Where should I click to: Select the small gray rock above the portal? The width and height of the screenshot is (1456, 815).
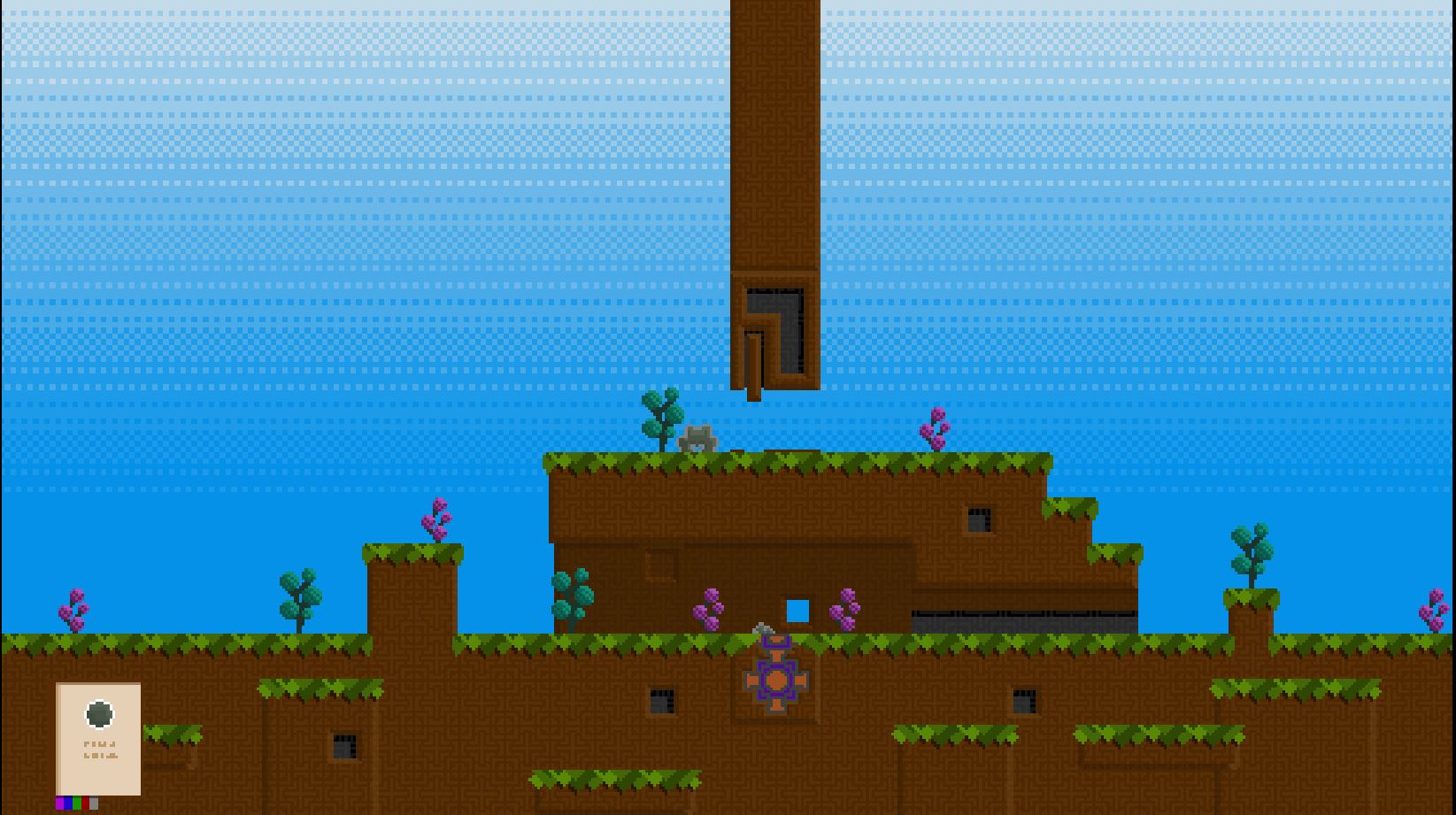coord(762,628)
